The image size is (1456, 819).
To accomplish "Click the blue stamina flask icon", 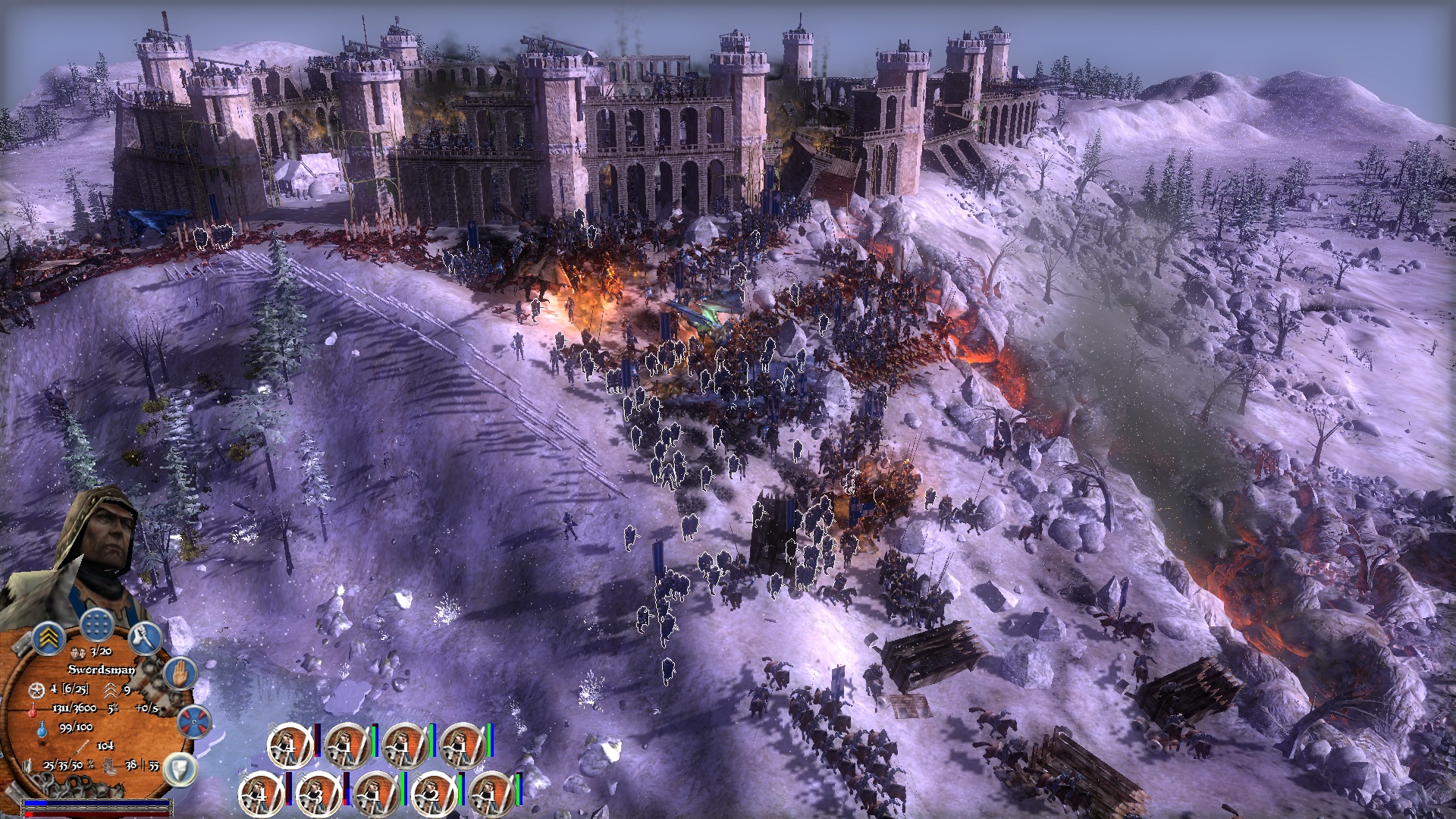I will point(42,728).
